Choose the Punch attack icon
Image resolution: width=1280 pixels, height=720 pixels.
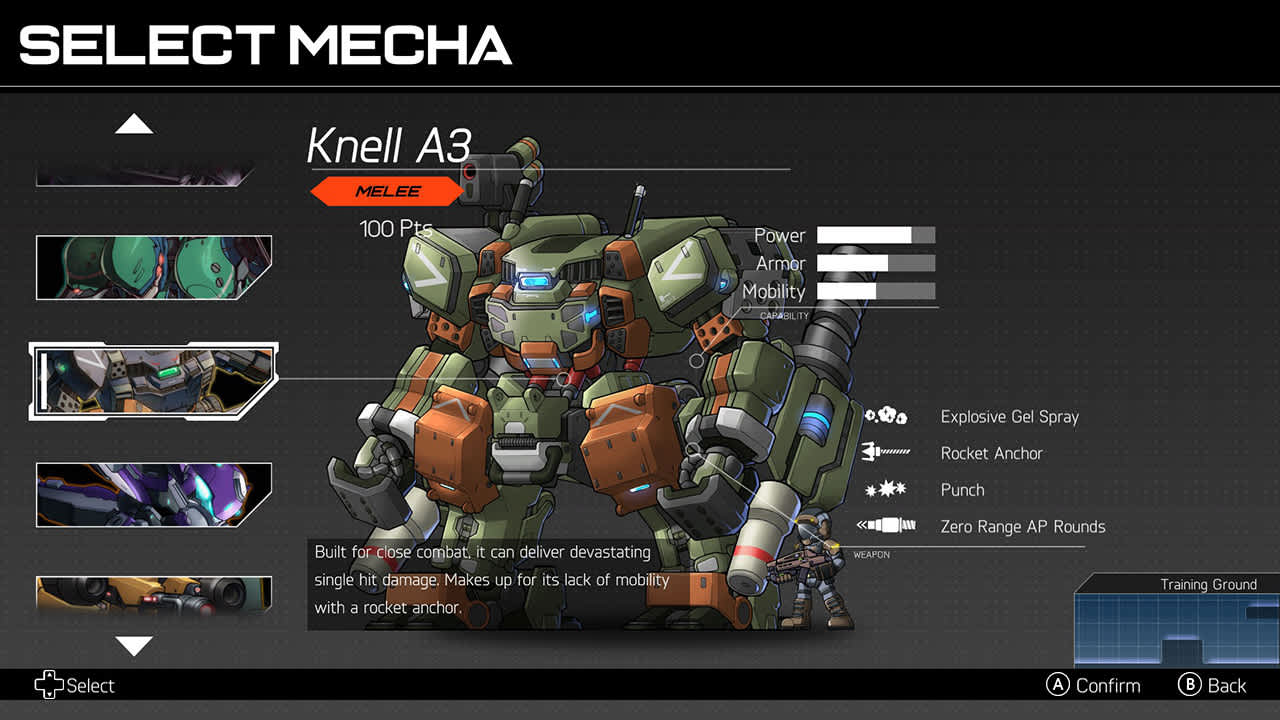pyautogui.click(x=886, y=490)
